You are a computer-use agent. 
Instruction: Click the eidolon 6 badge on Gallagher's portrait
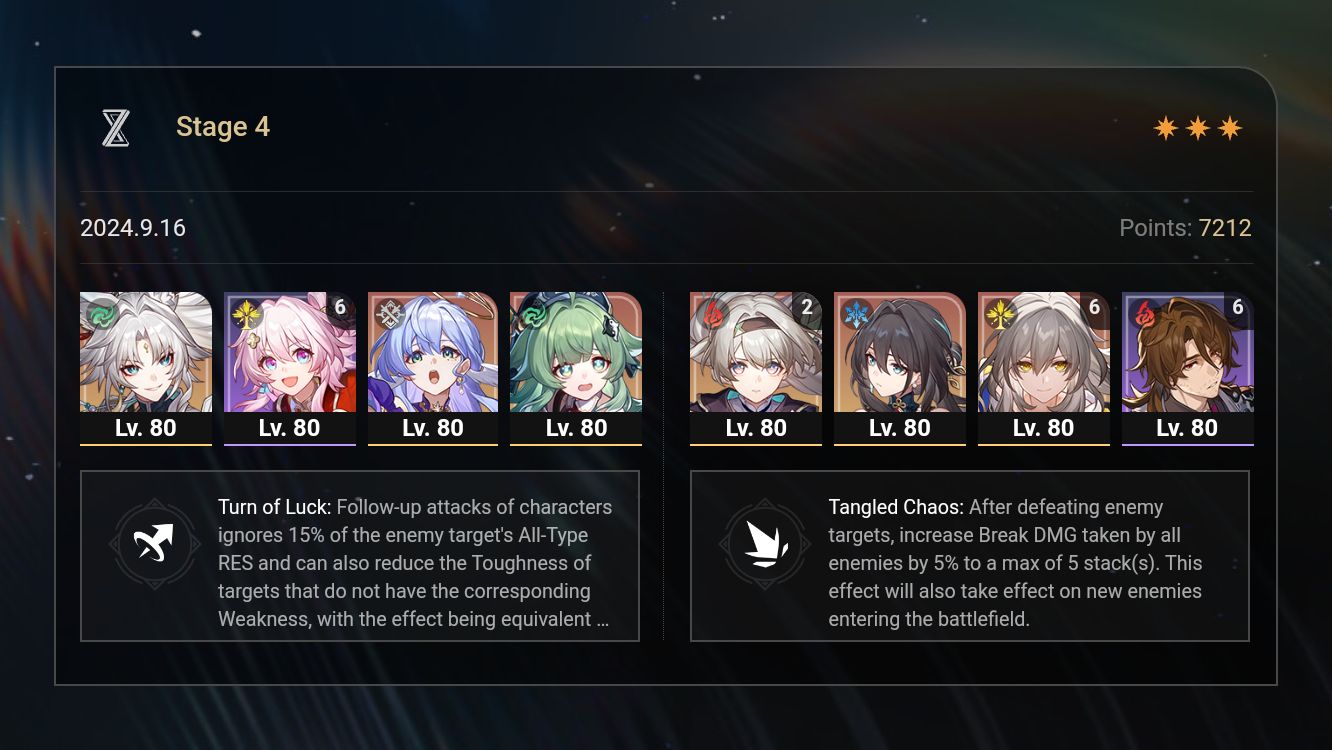coord(1237,307)
